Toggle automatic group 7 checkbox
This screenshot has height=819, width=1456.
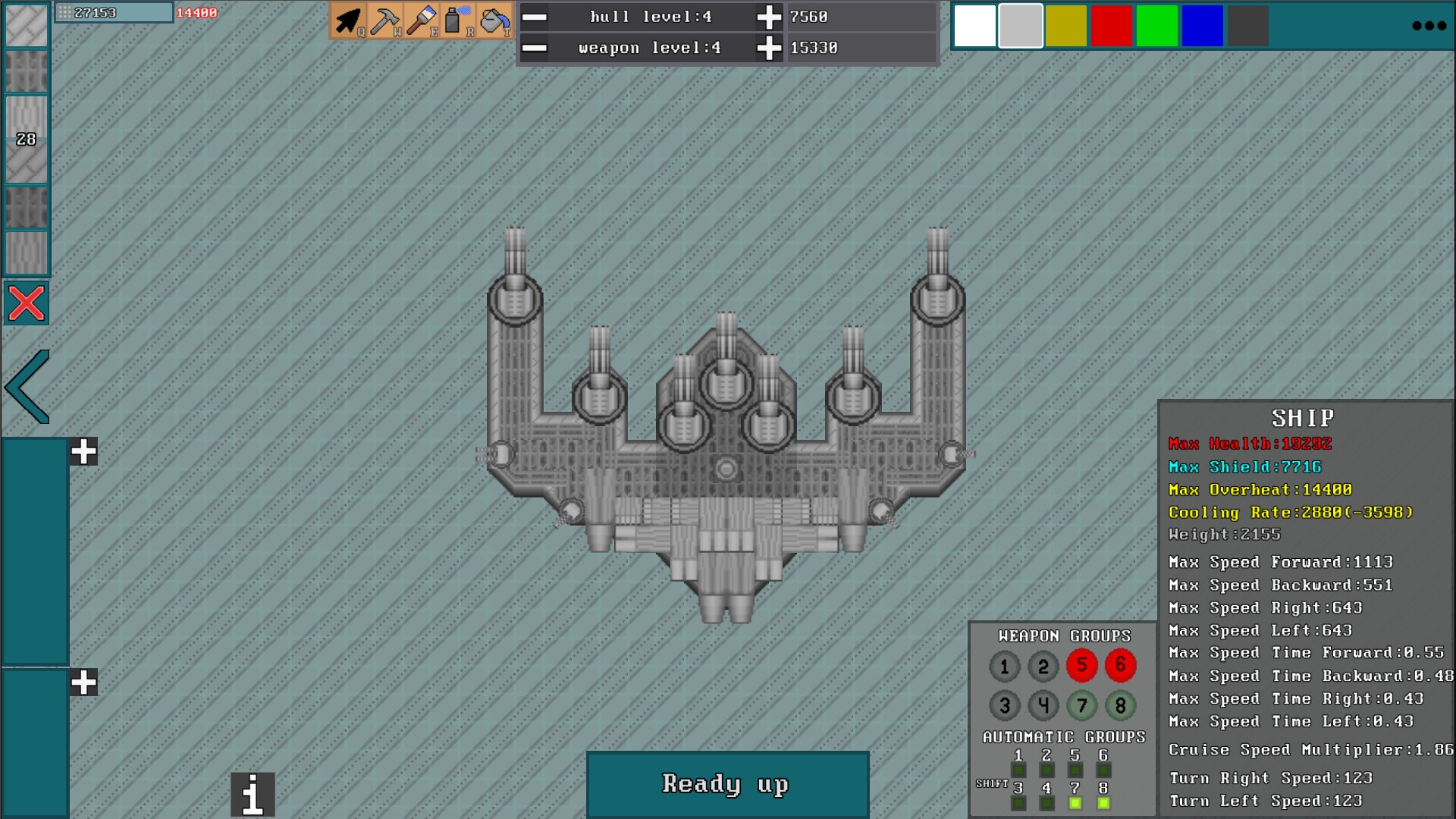[x=1075, y=803]
